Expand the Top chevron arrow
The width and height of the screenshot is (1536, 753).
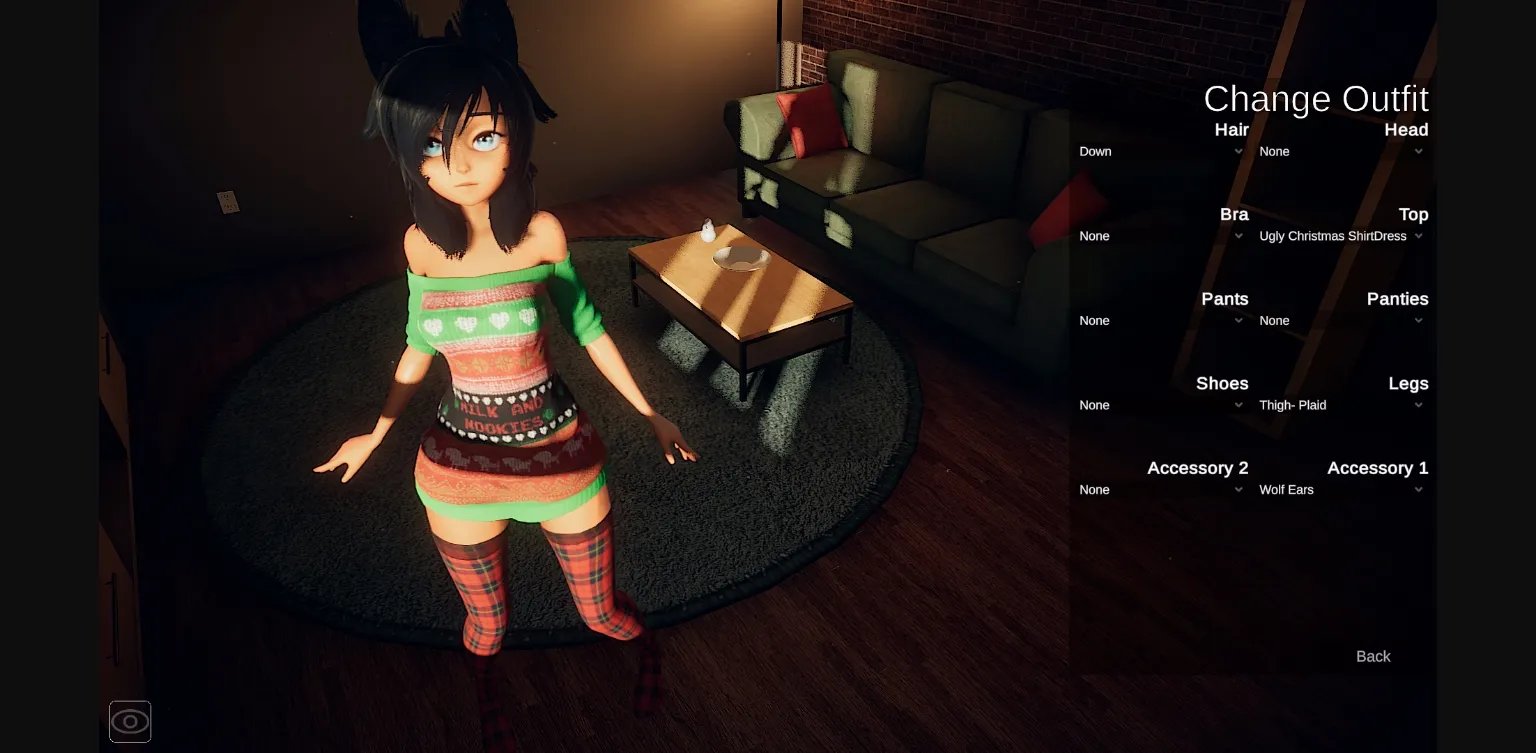1418,236
